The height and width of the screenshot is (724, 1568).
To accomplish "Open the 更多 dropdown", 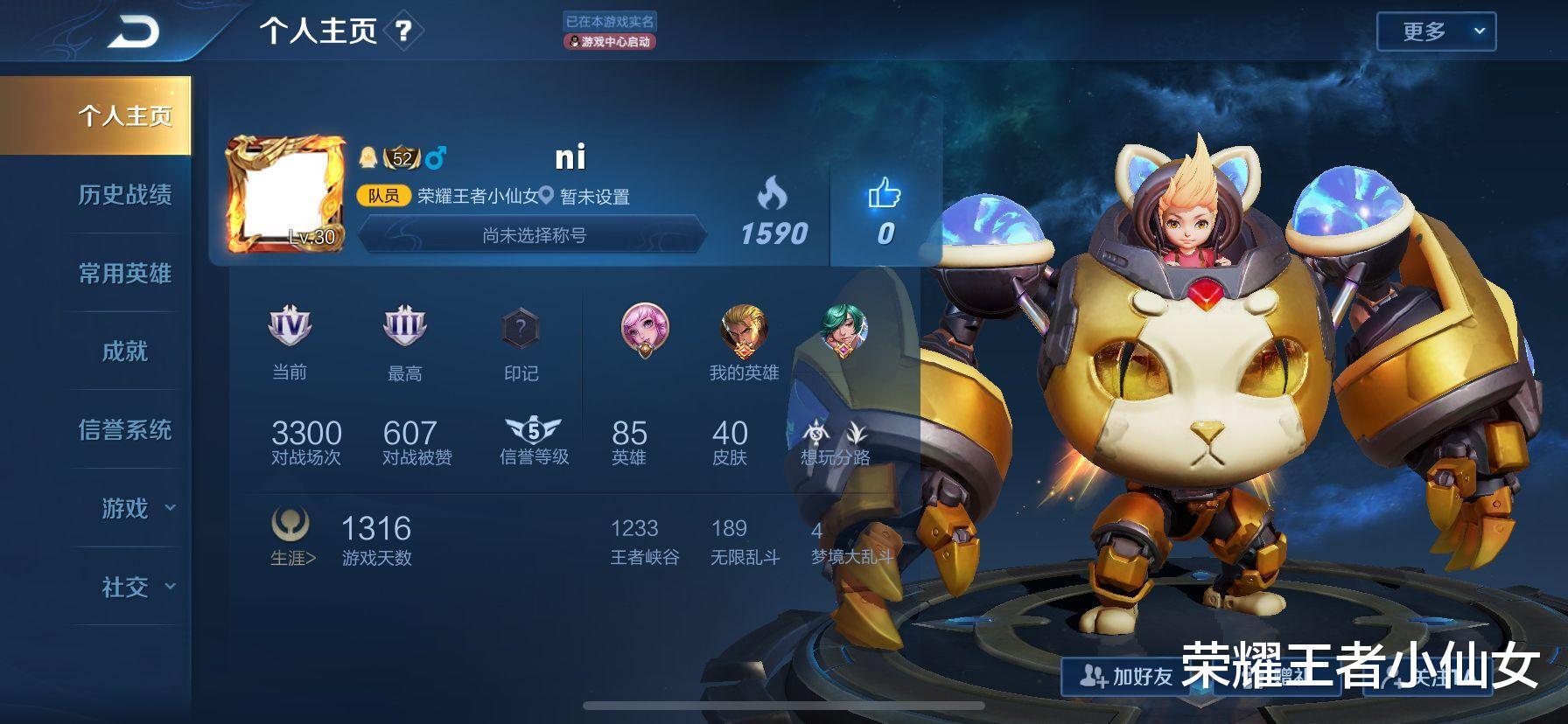I will [x=1436, y=32].
